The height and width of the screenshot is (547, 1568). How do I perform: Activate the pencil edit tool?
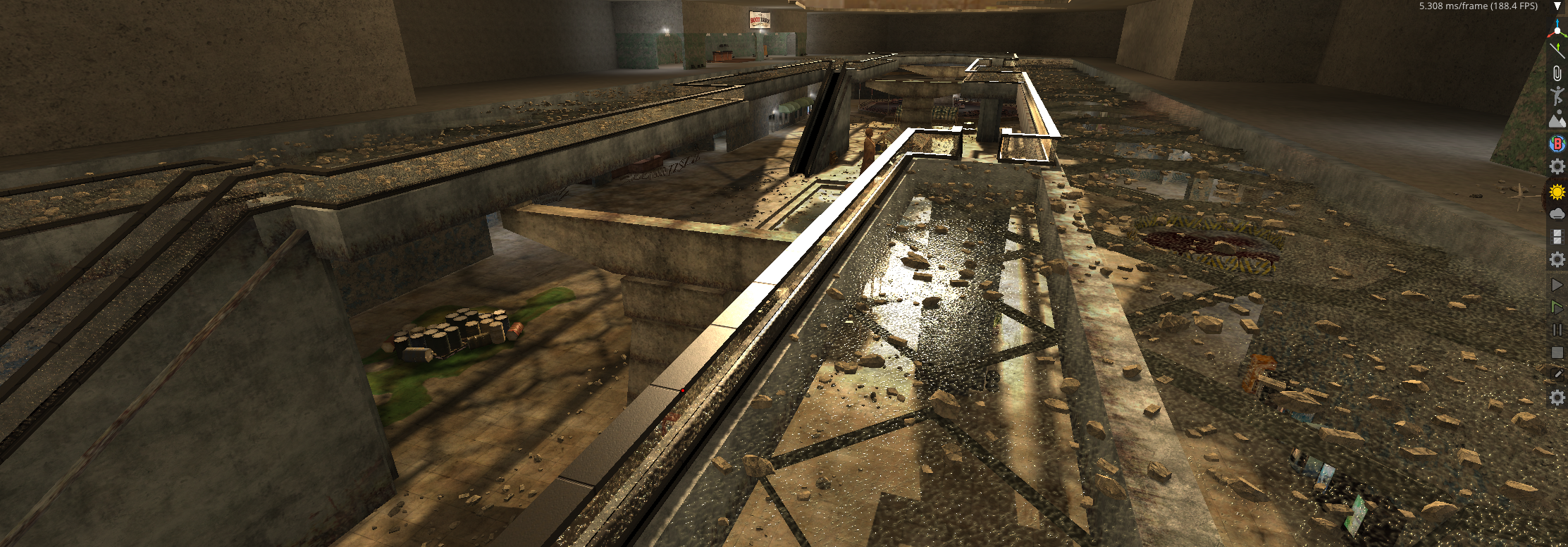[x=1557, y=375]
